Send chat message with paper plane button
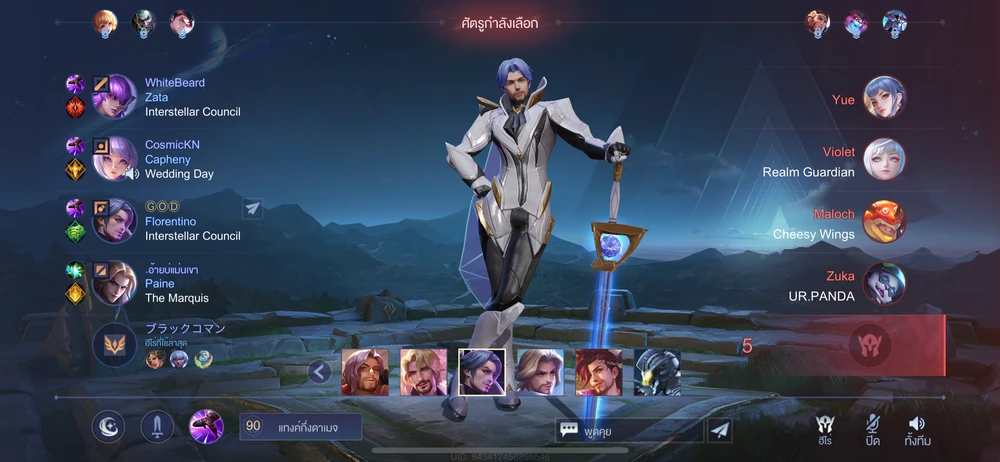 [x=719, y=429]
